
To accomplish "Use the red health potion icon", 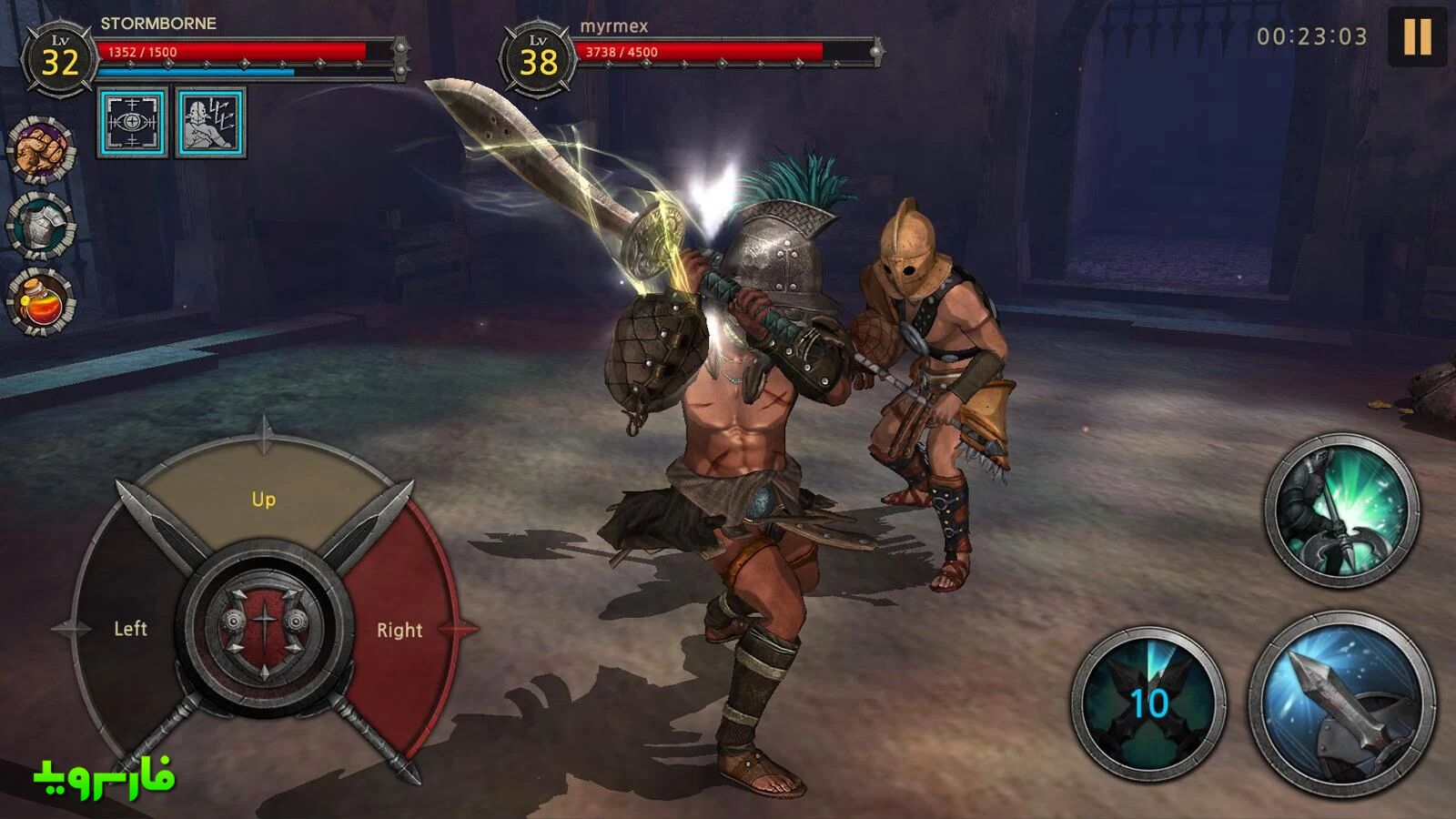I will coord(40,301).
